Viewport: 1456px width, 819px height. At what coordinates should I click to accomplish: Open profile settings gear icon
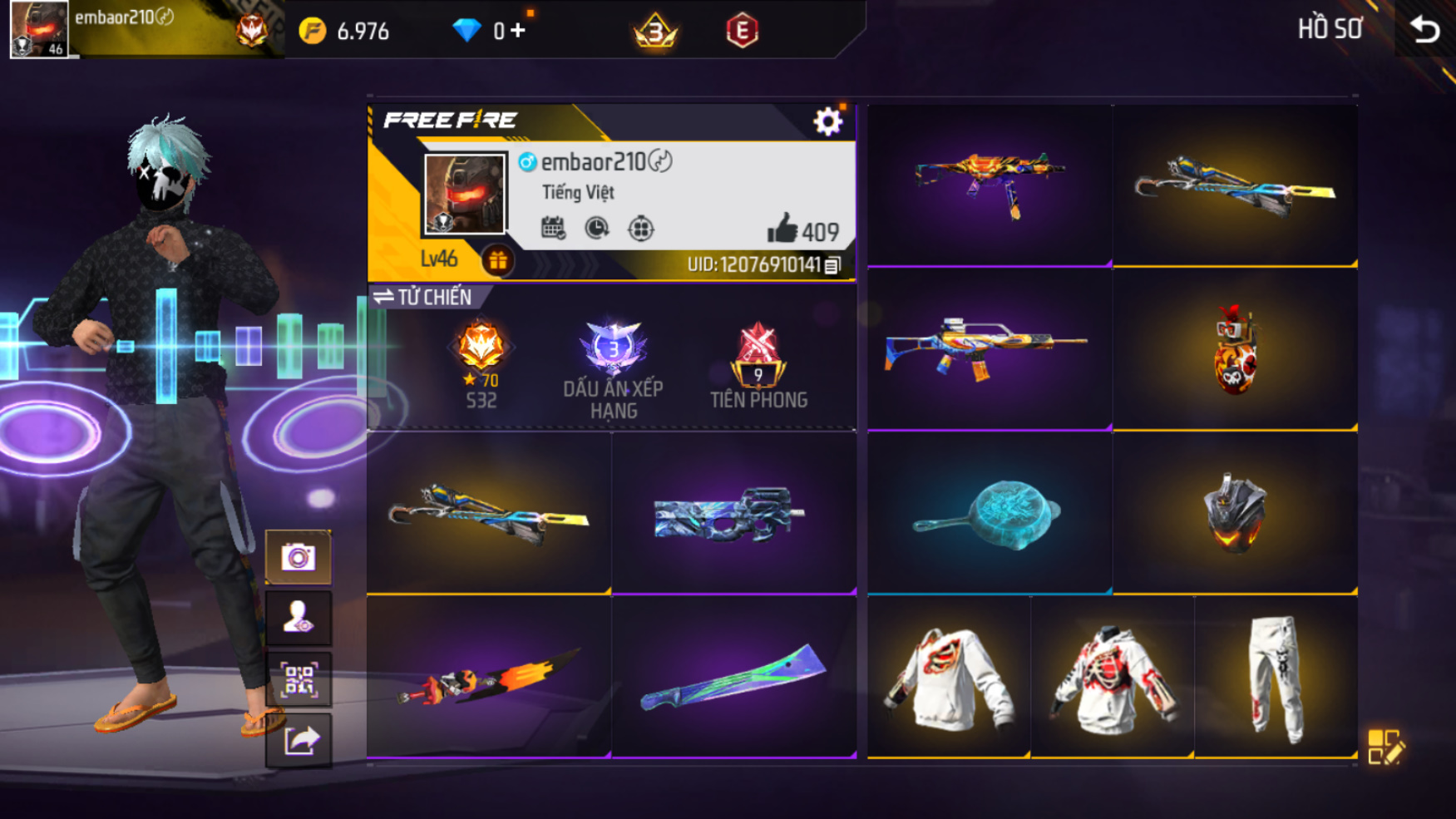[x=827, y=122]
